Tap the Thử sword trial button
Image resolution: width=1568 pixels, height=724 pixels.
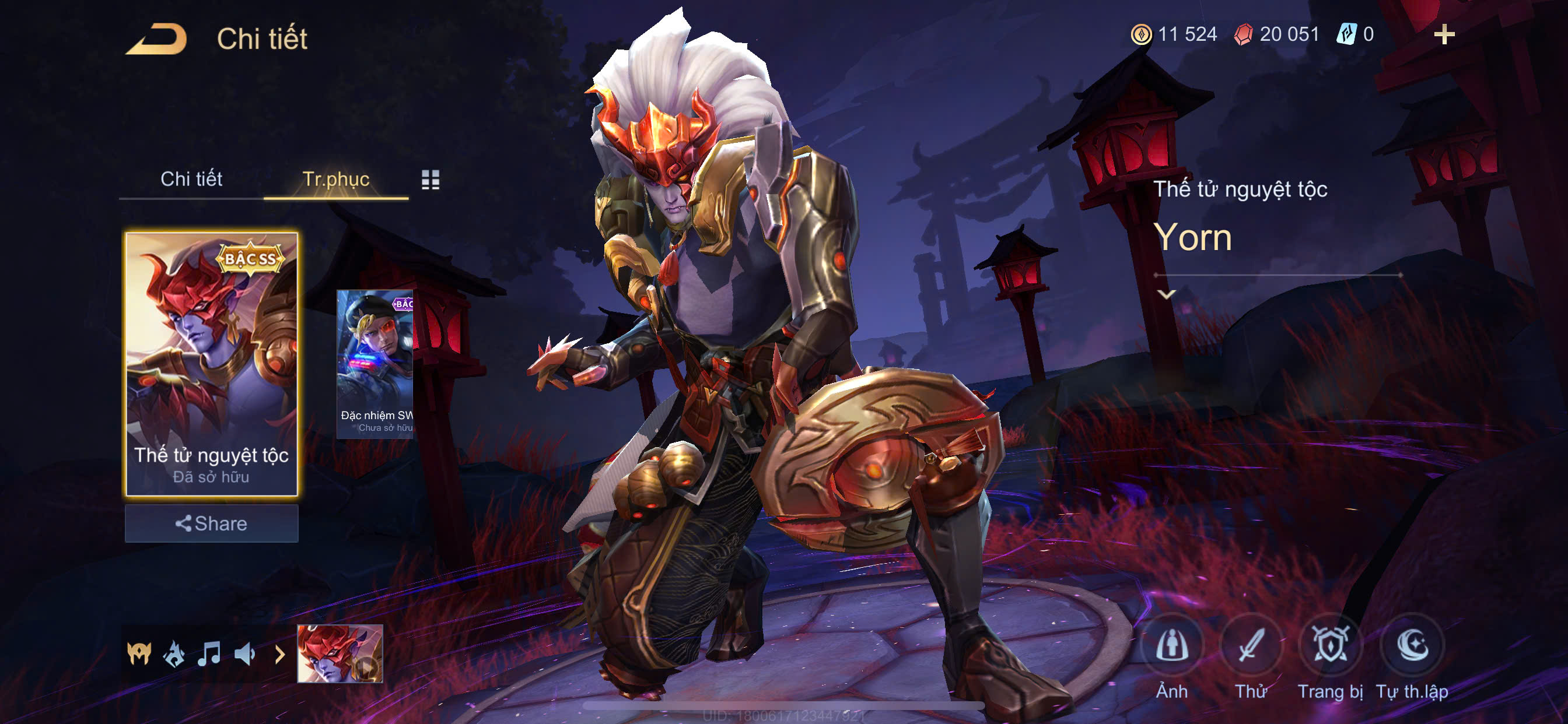(x=1250, y=646)
